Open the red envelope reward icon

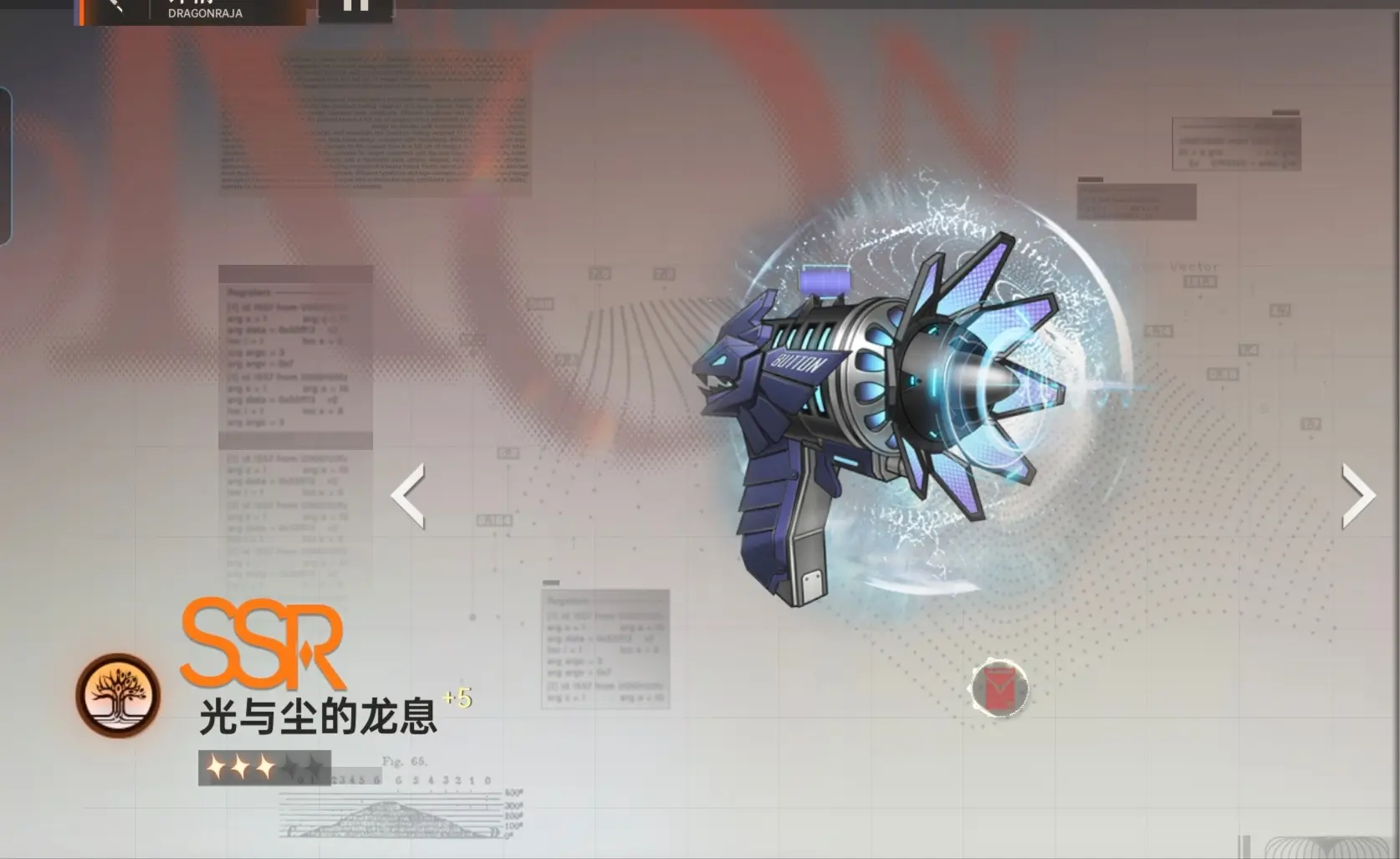click(x=1001, y=688)
